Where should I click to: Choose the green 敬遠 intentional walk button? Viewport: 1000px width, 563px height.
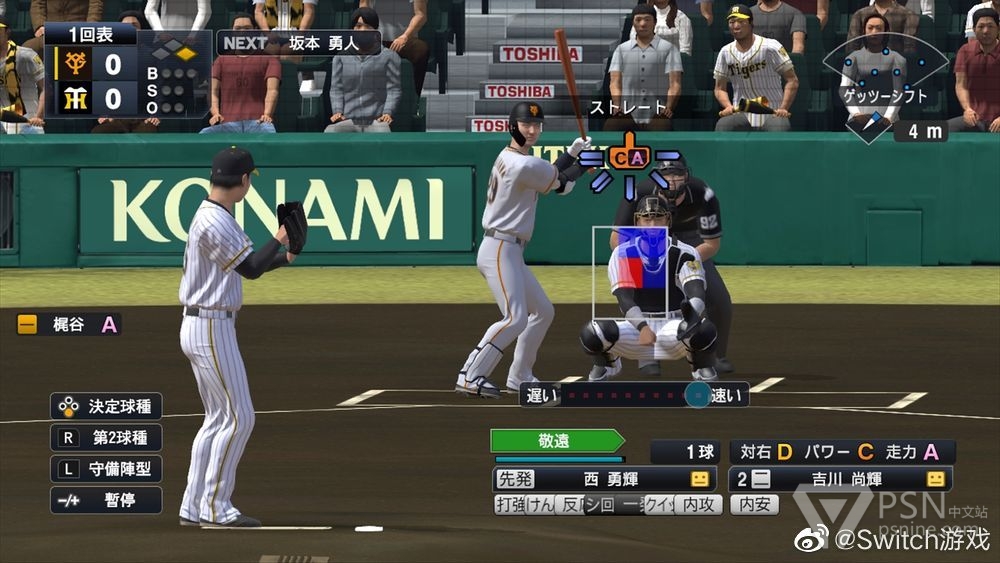tap(557, 441)
